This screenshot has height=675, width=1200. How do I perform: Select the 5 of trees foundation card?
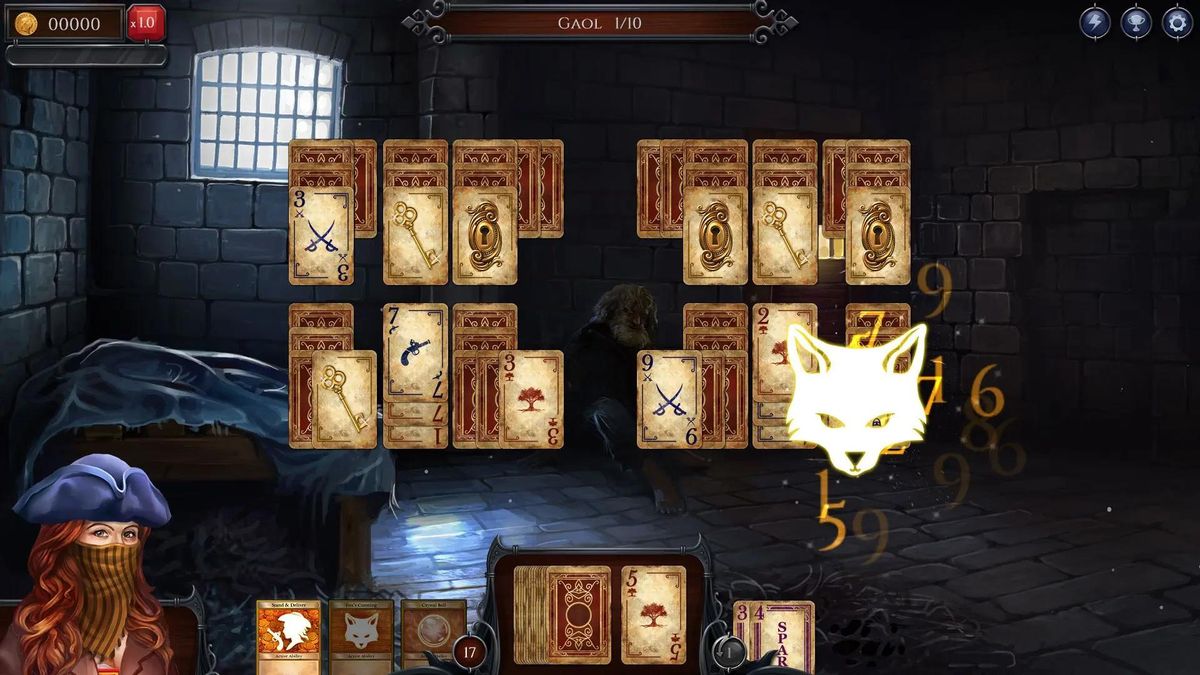[x=653, y=613]
